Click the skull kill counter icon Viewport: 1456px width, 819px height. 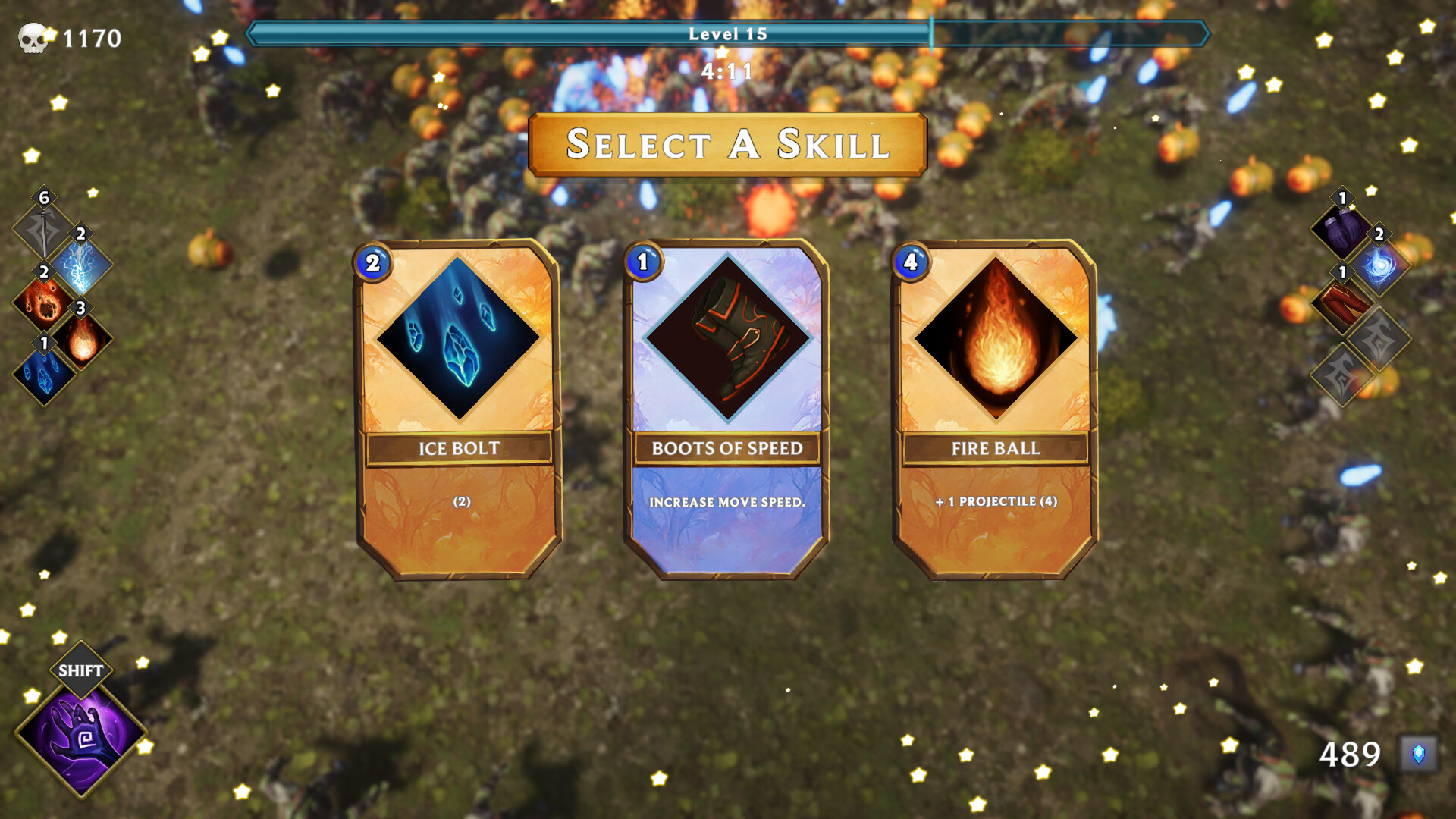pyautogui.click(x=32, y=36)
